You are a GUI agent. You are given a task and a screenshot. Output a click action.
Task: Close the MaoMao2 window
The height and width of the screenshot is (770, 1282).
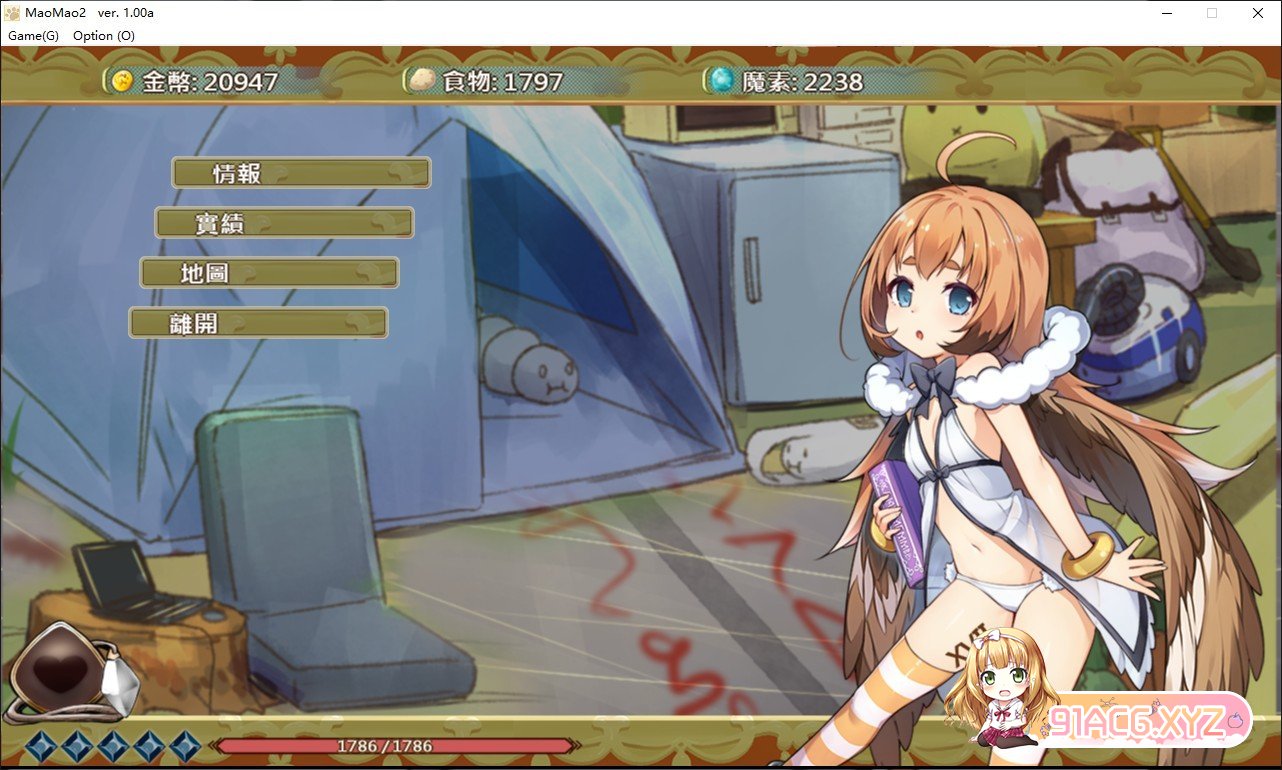(1257, 13)
